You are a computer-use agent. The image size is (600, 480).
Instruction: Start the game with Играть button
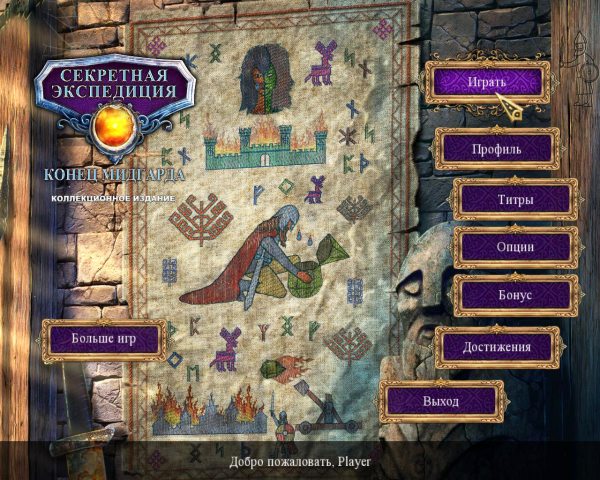pyautogui.click(x=487, y=81)
